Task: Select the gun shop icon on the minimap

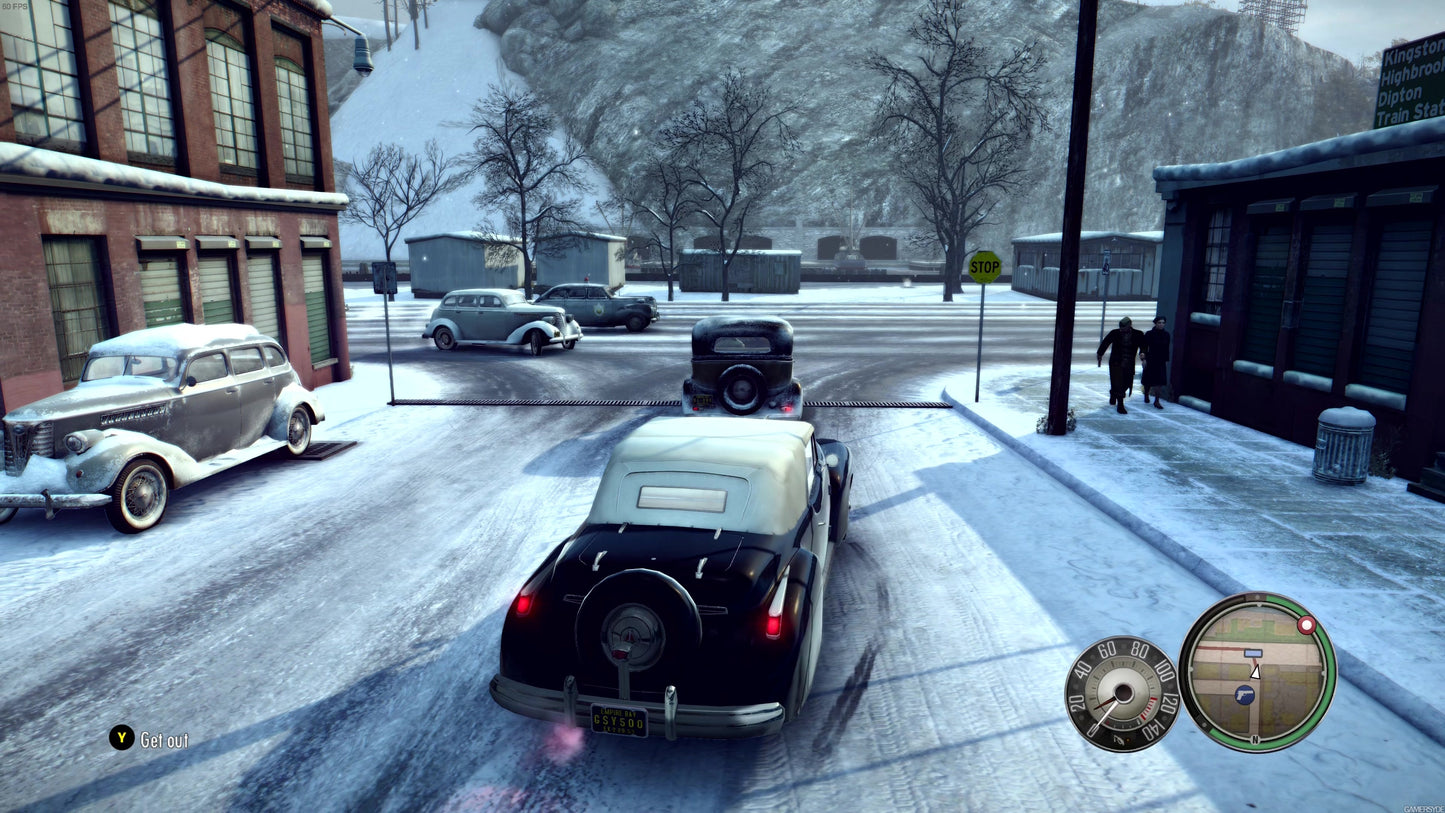Action: point(1245,694)
